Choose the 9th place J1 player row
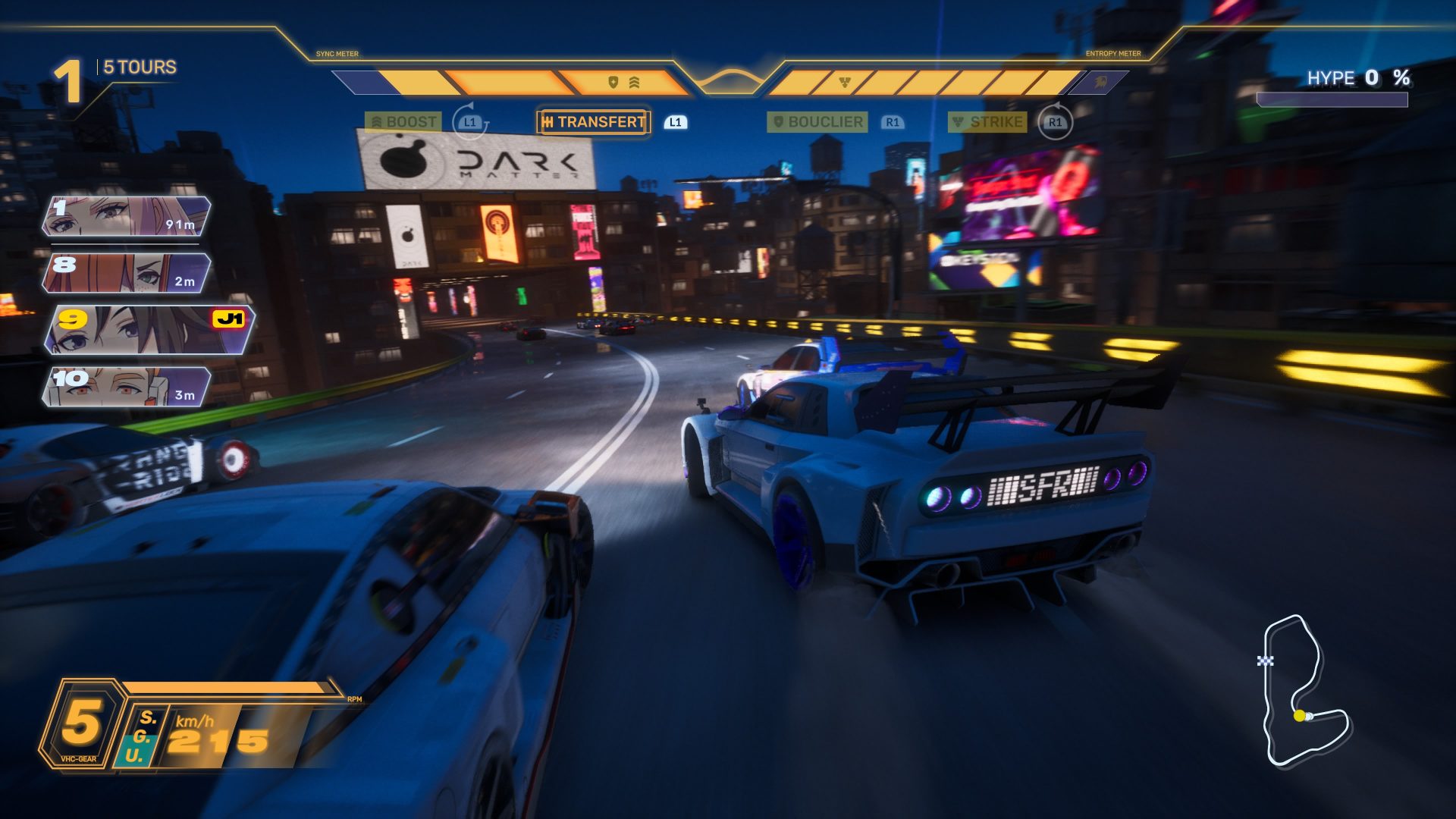Viewport: 1456px width, 819px height. 149,330
